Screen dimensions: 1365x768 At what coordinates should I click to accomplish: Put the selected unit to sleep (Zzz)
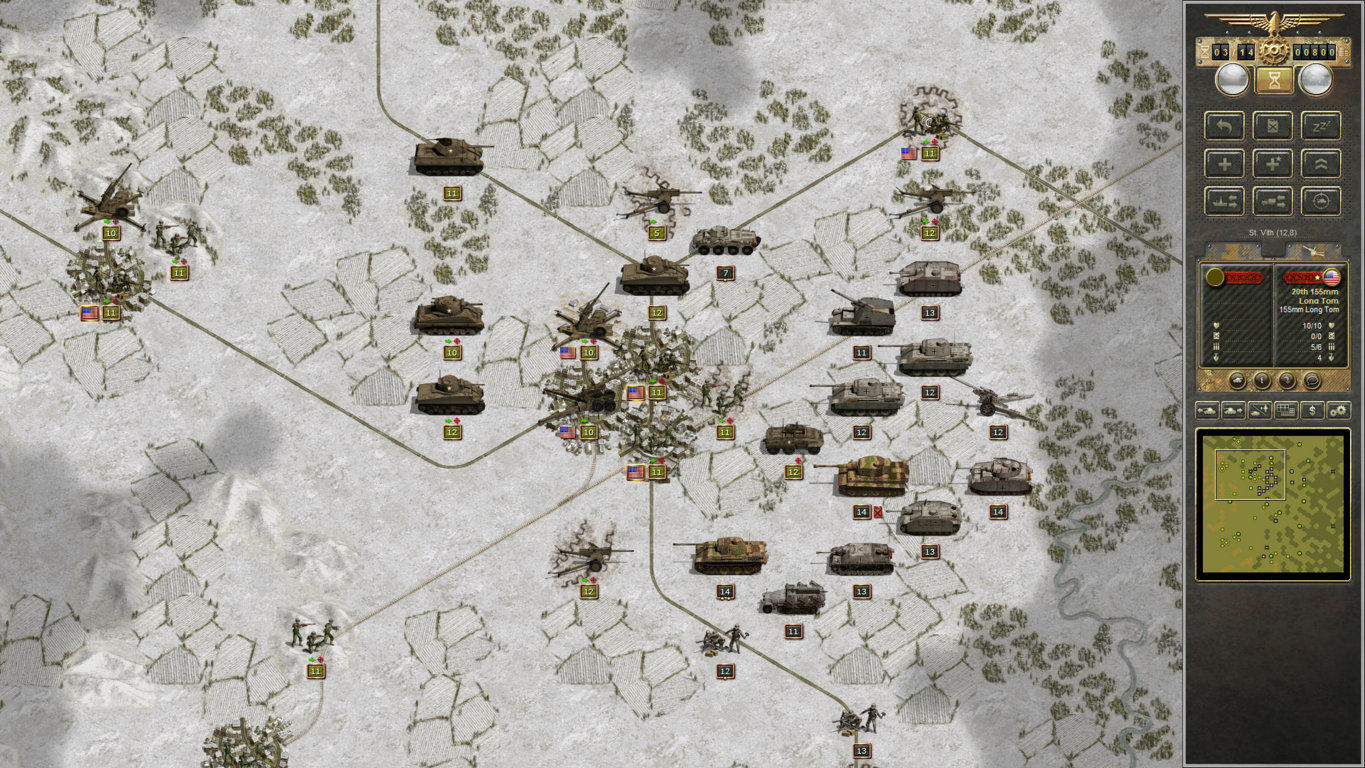1321,125
